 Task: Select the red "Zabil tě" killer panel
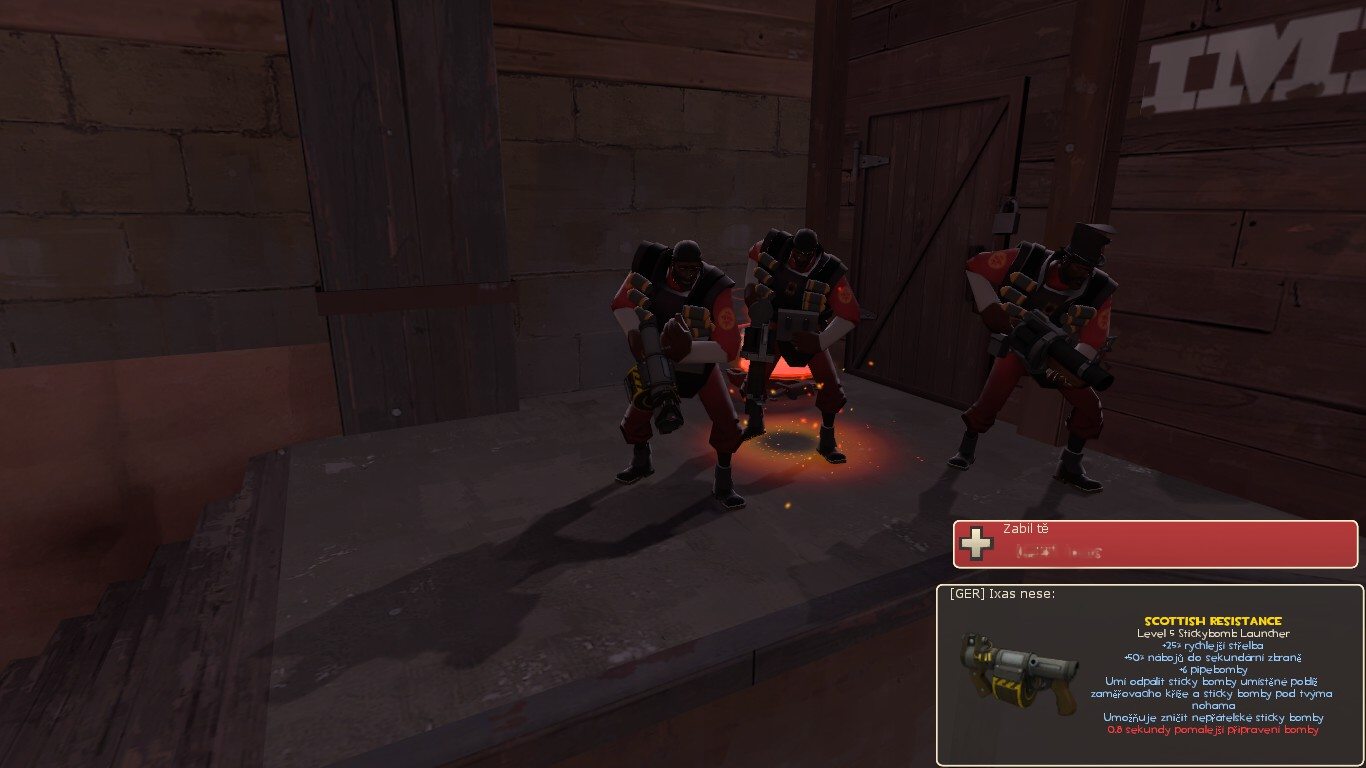coord(1155,543)
